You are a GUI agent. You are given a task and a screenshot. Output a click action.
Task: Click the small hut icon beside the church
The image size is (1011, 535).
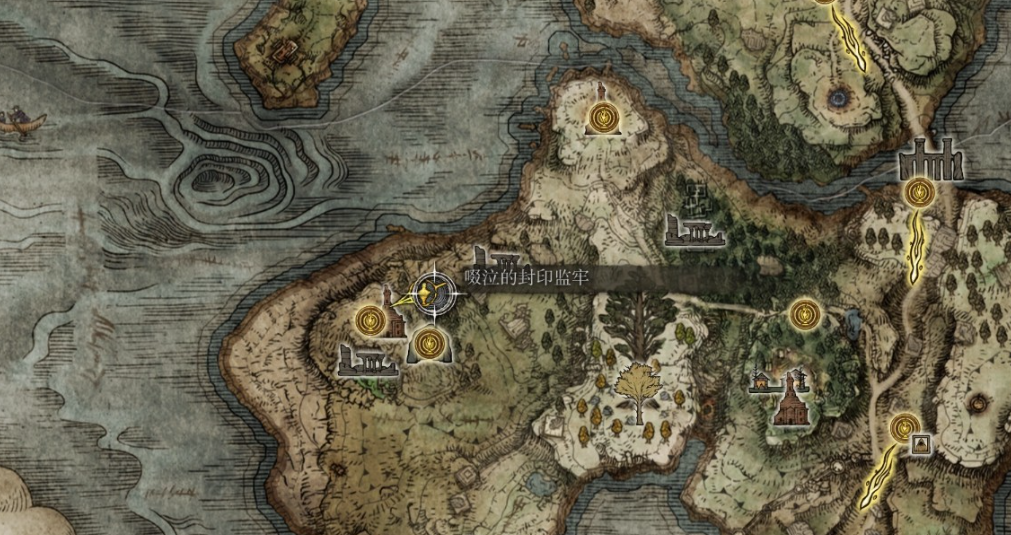[763, 381]
